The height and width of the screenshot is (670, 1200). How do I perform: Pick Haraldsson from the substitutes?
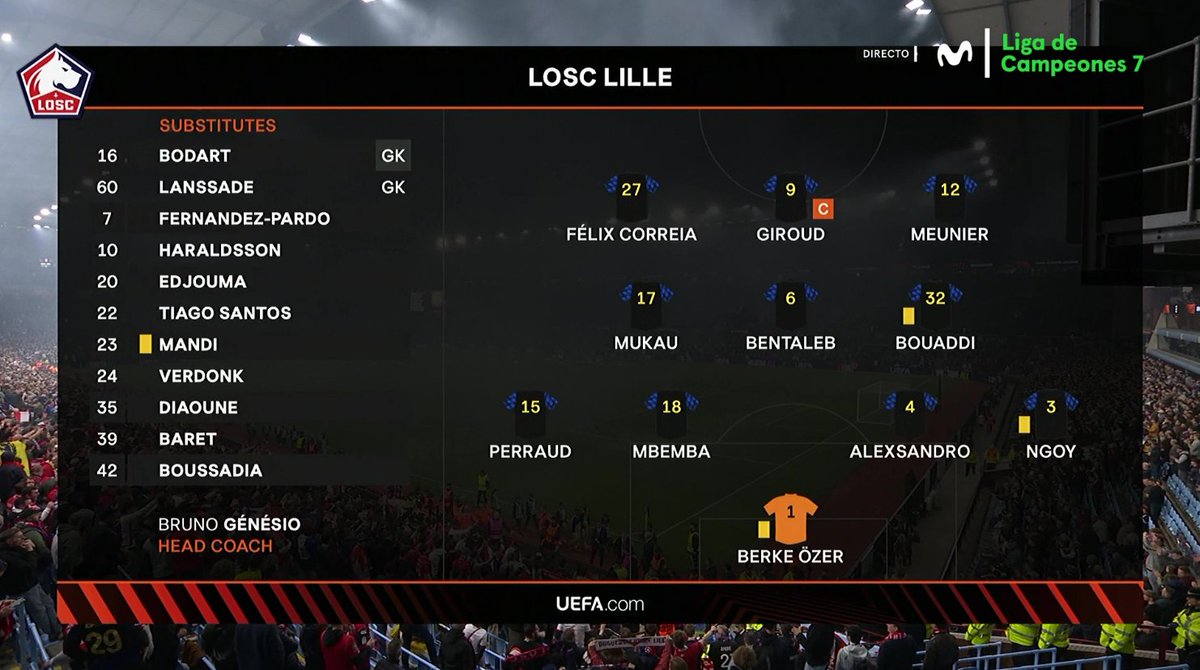tap(219, 250)
